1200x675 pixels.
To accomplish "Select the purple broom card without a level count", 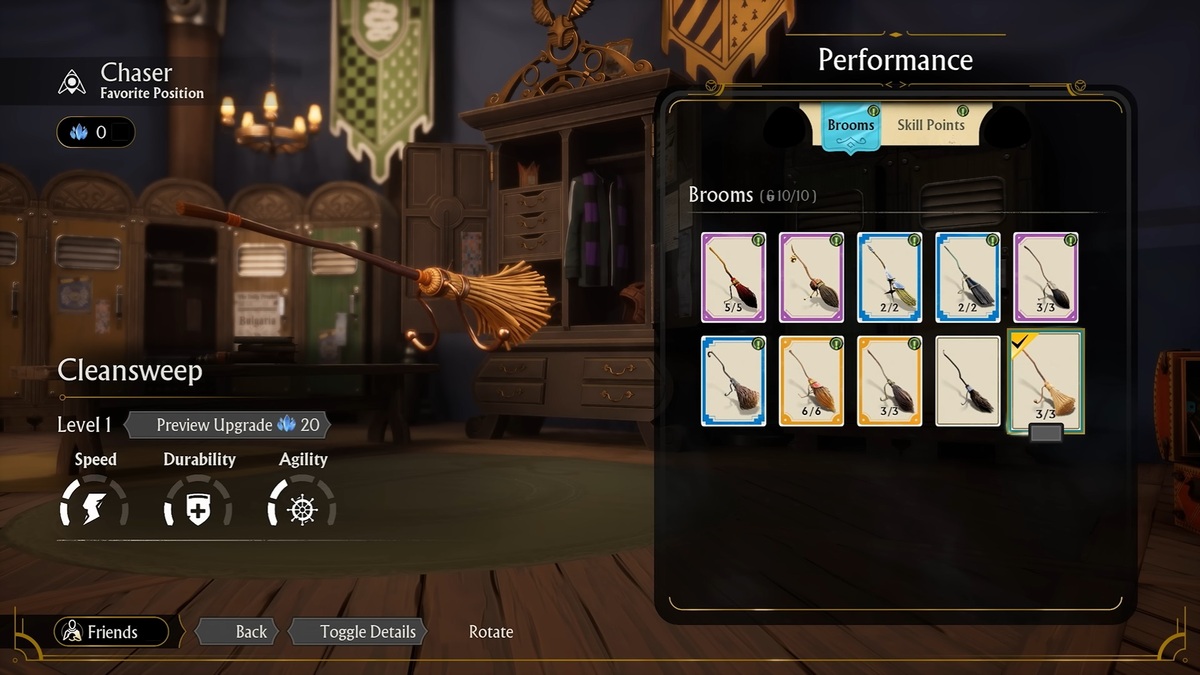I will pos(811,277).
